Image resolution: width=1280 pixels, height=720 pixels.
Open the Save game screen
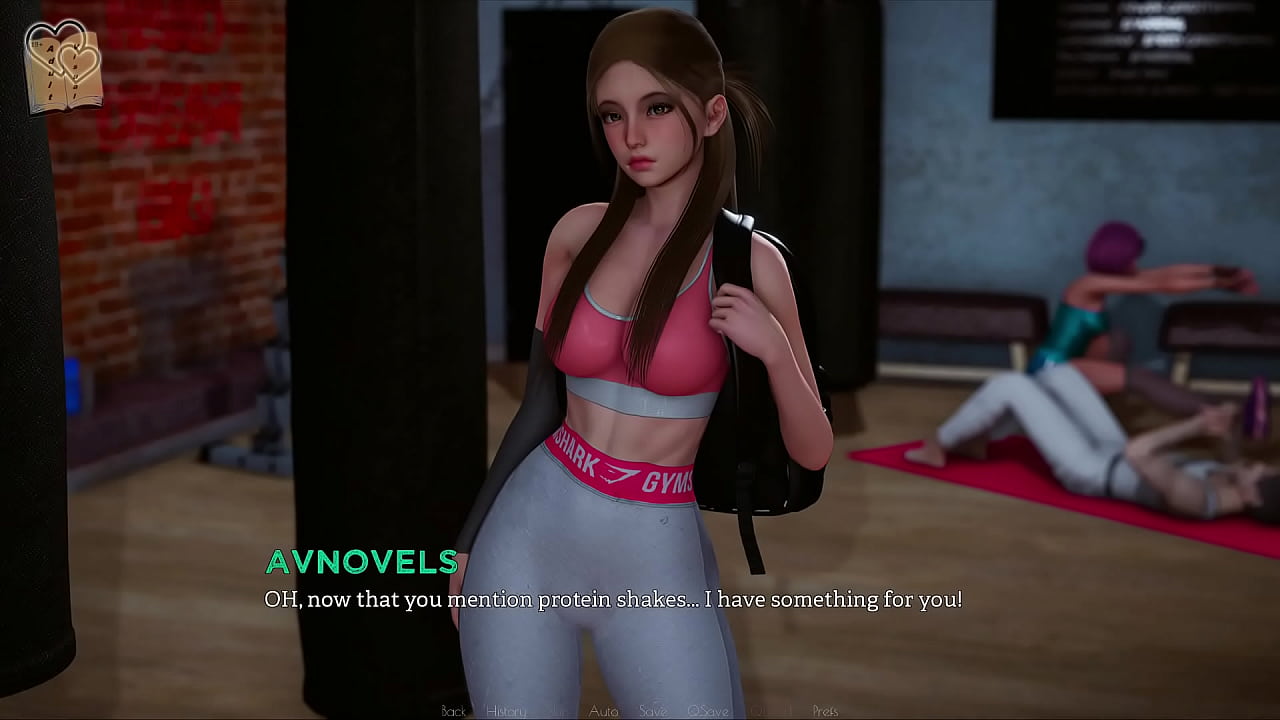tap(653, 711)
